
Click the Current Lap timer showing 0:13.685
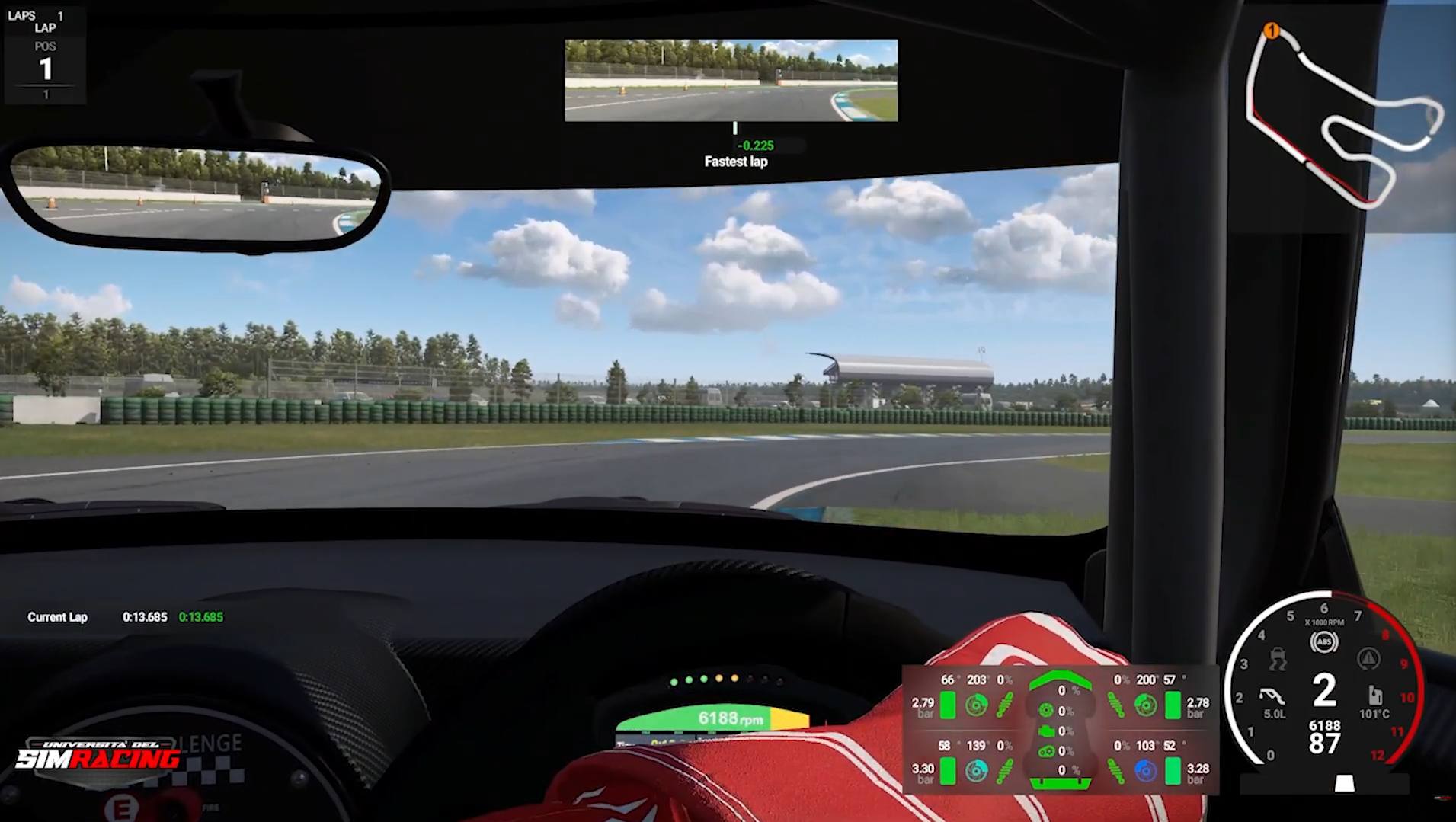click(x=145, y=617)
